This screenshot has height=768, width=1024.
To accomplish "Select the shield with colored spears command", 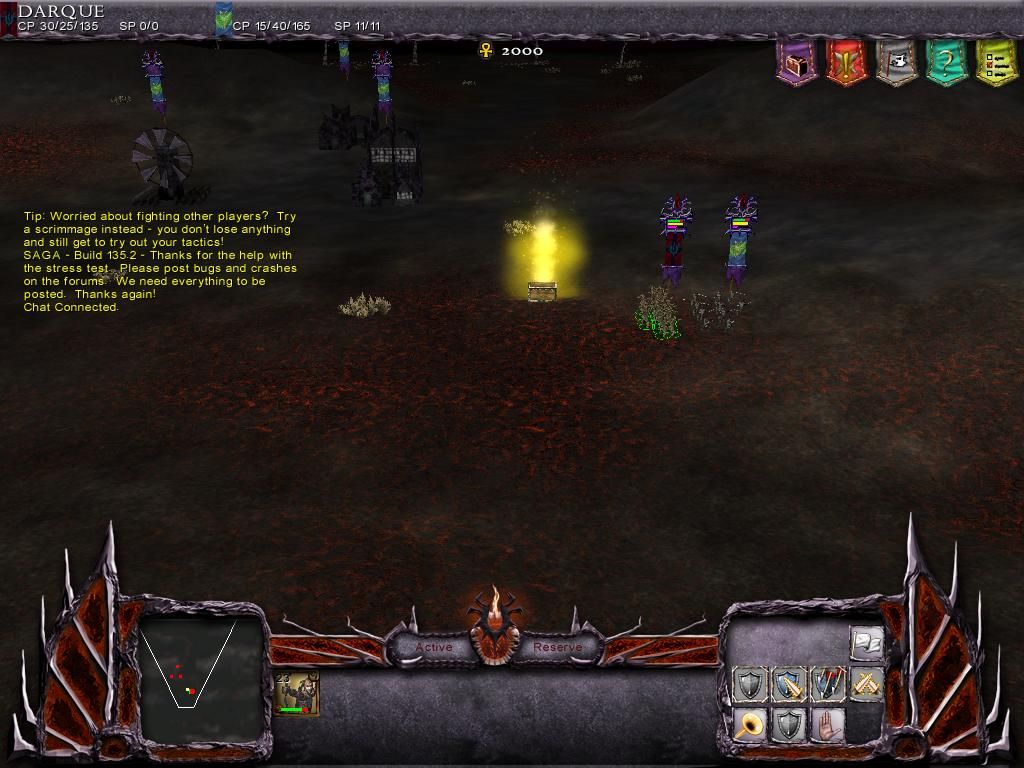I will (x=828, y=685).
